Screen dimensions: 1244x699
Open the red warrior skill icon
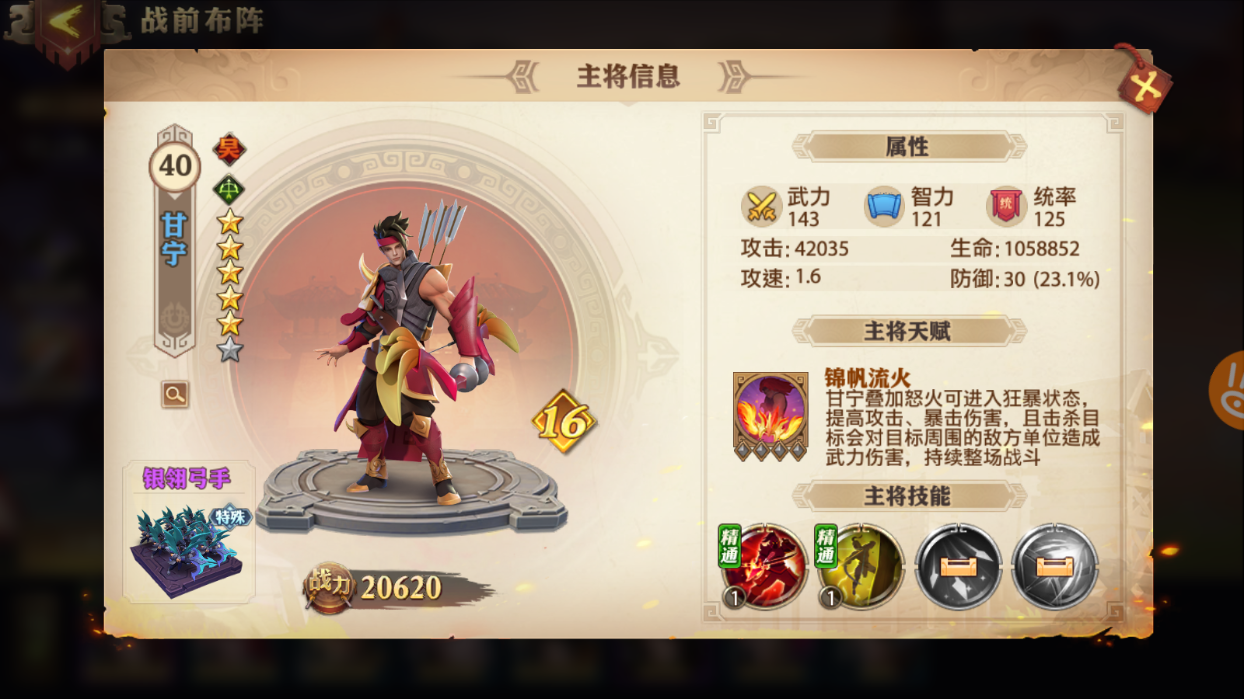tap(764, 566)
